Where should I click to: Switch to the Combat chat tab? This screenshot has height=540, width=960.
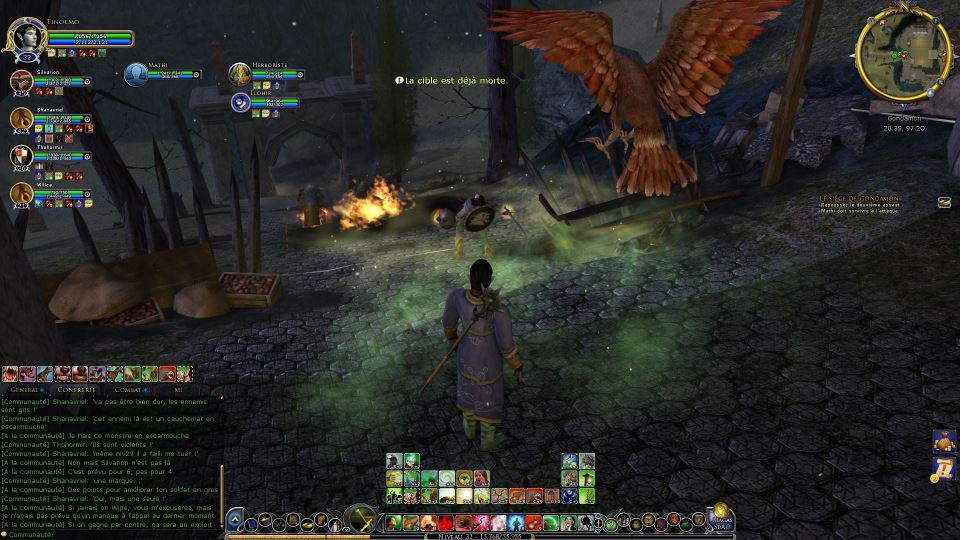128,390
